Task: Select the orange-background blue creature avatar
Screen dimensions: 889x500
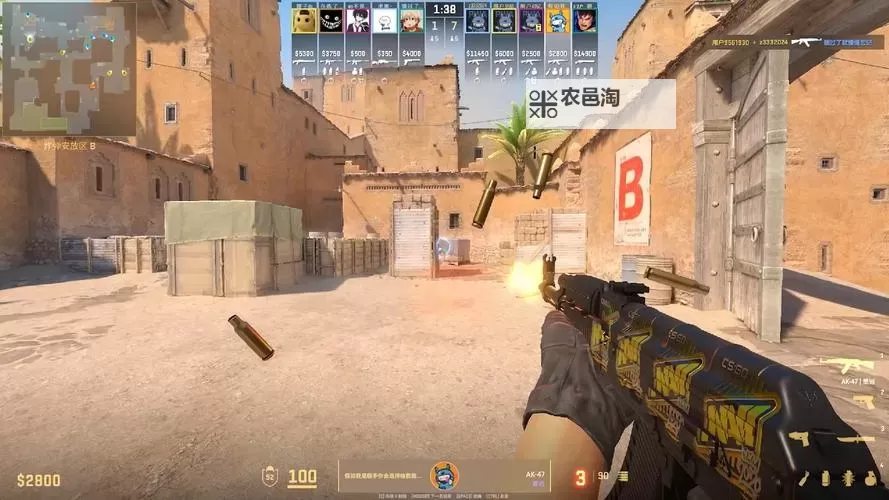Action: coord(558,21)
